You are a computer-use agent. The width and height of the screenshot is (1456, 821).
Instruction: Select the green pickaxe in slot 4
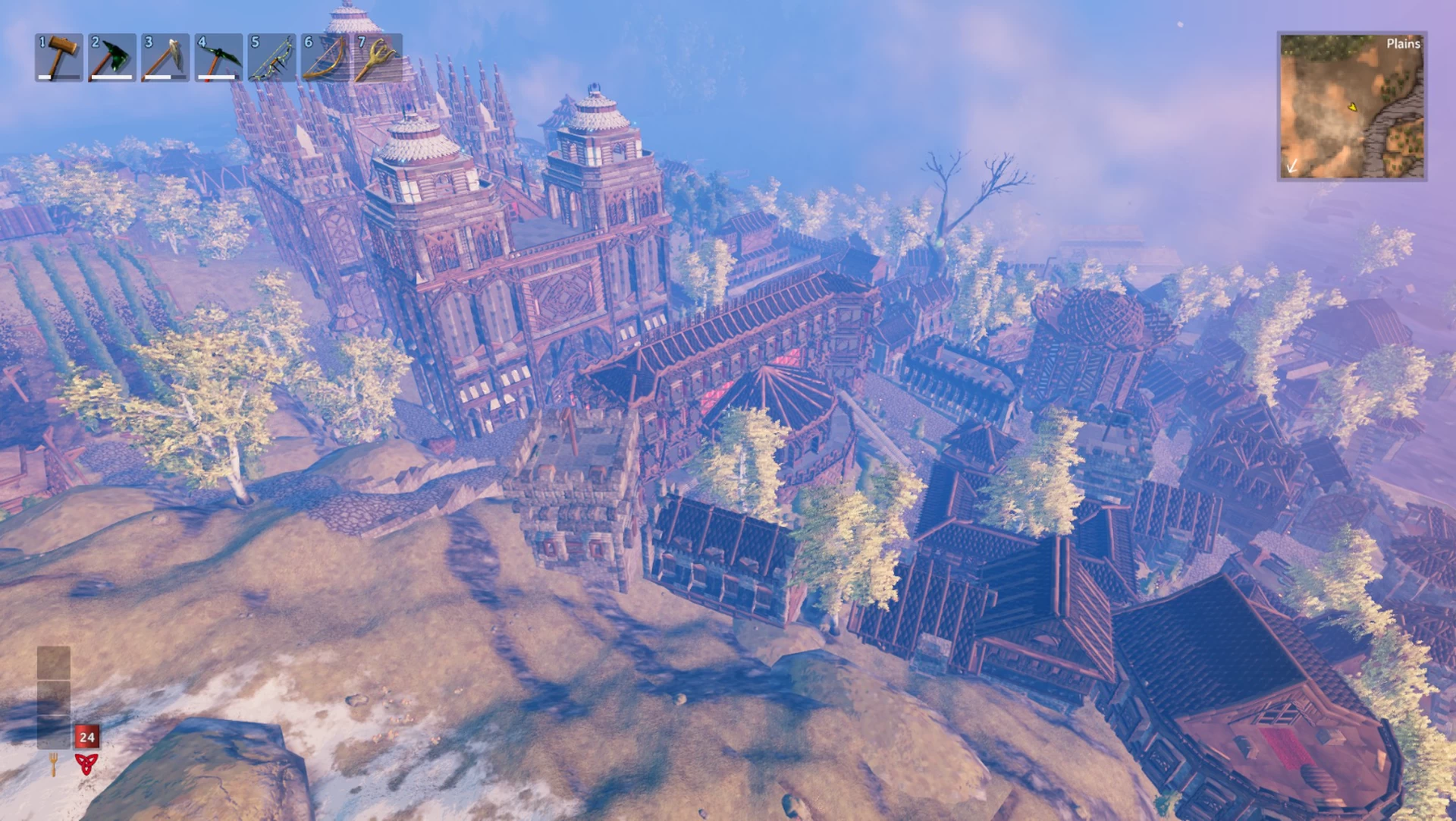(x=218, y=57)
